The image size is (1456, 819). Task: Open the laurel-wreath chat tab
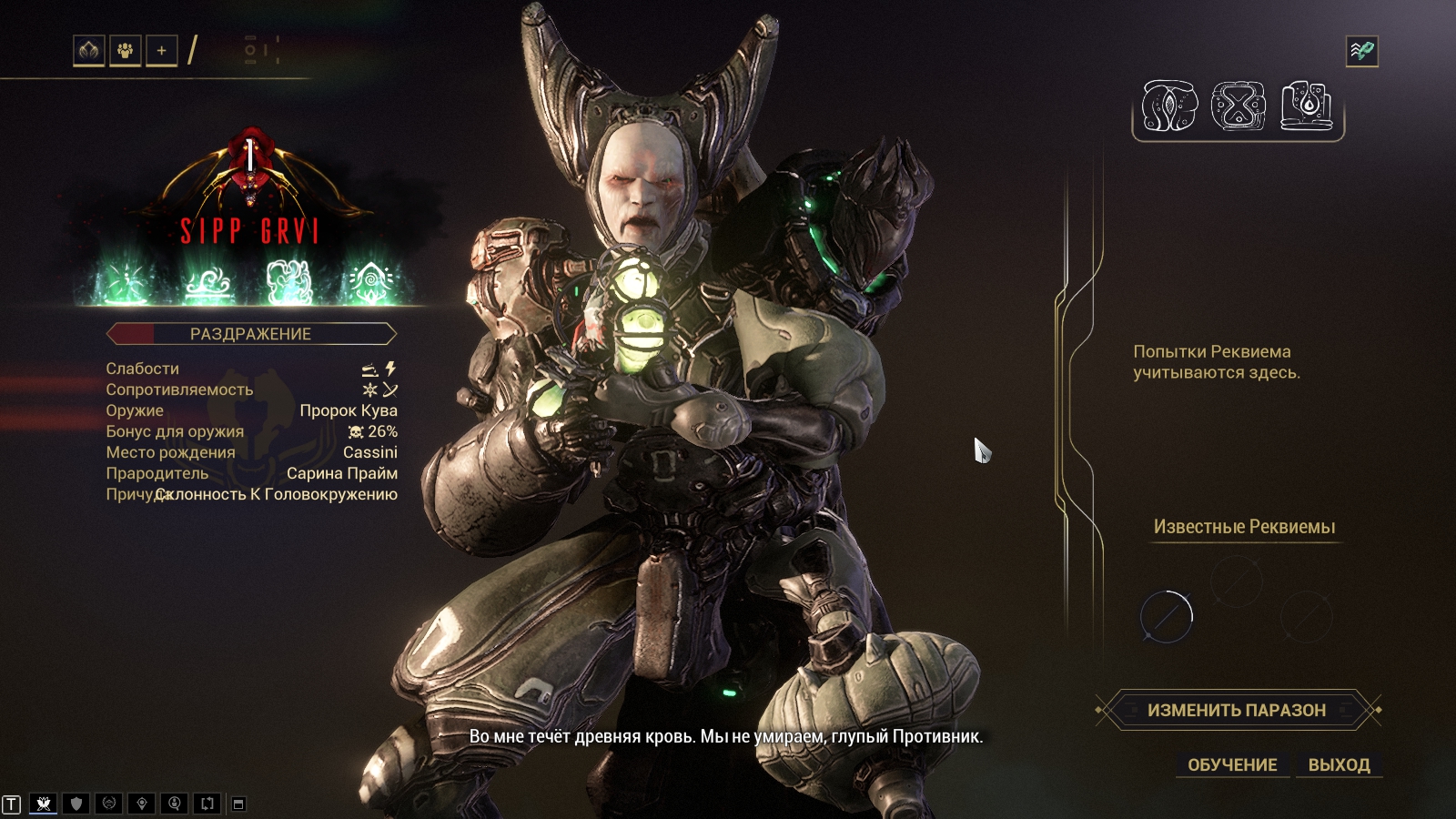(x=109, y=804)
